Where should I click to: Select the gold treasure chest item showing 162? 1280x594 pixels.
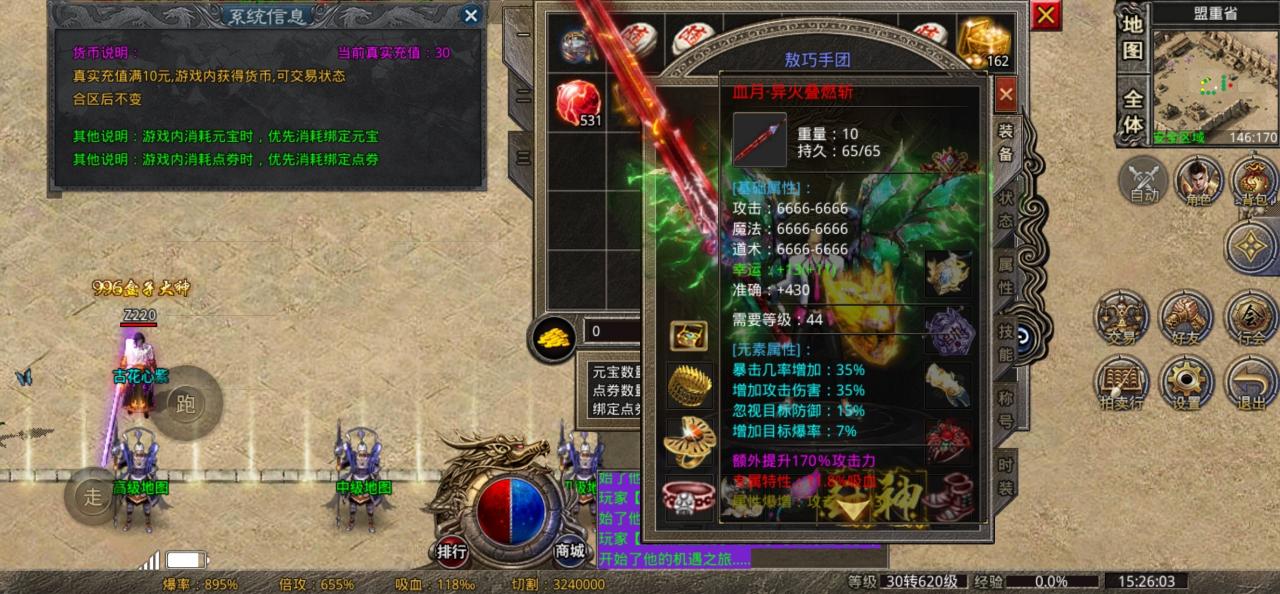pyautogui.click(x=984, y=43)
